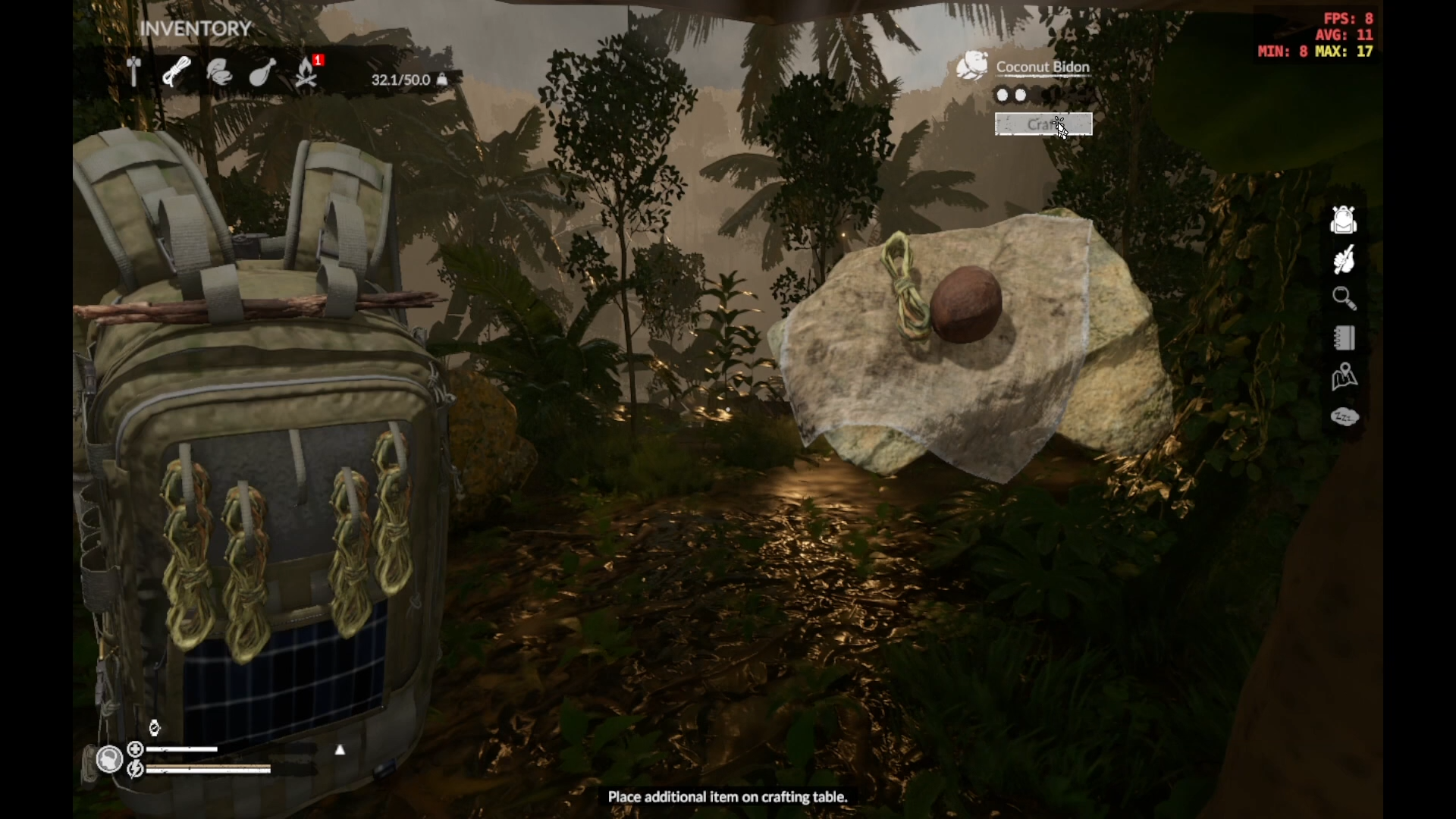Open the map icon
This screenshot has width=1456, height=819.
coord(1344,377)
